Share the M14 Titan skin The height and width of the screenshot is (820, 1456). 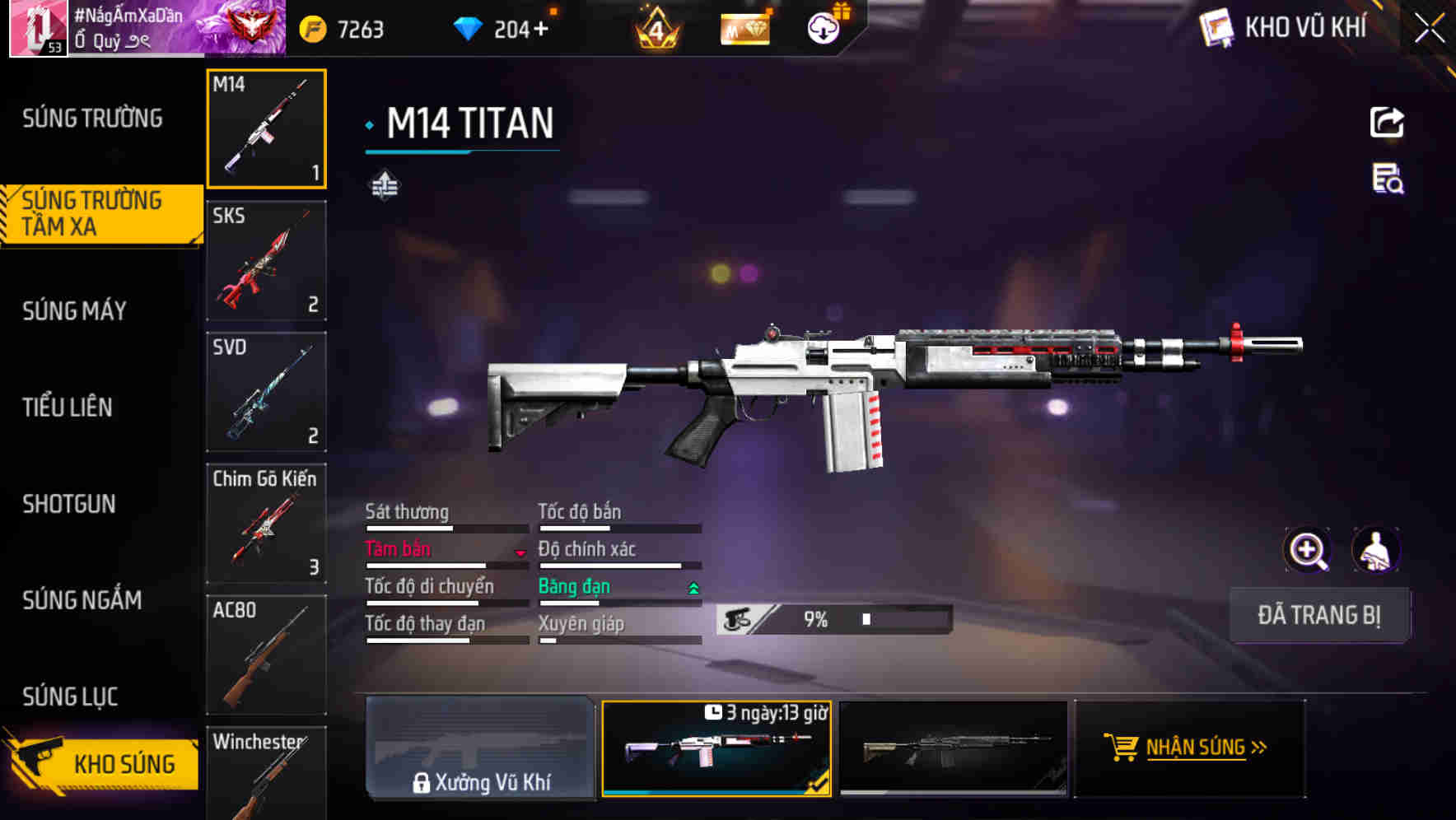tap(1387, 123)
